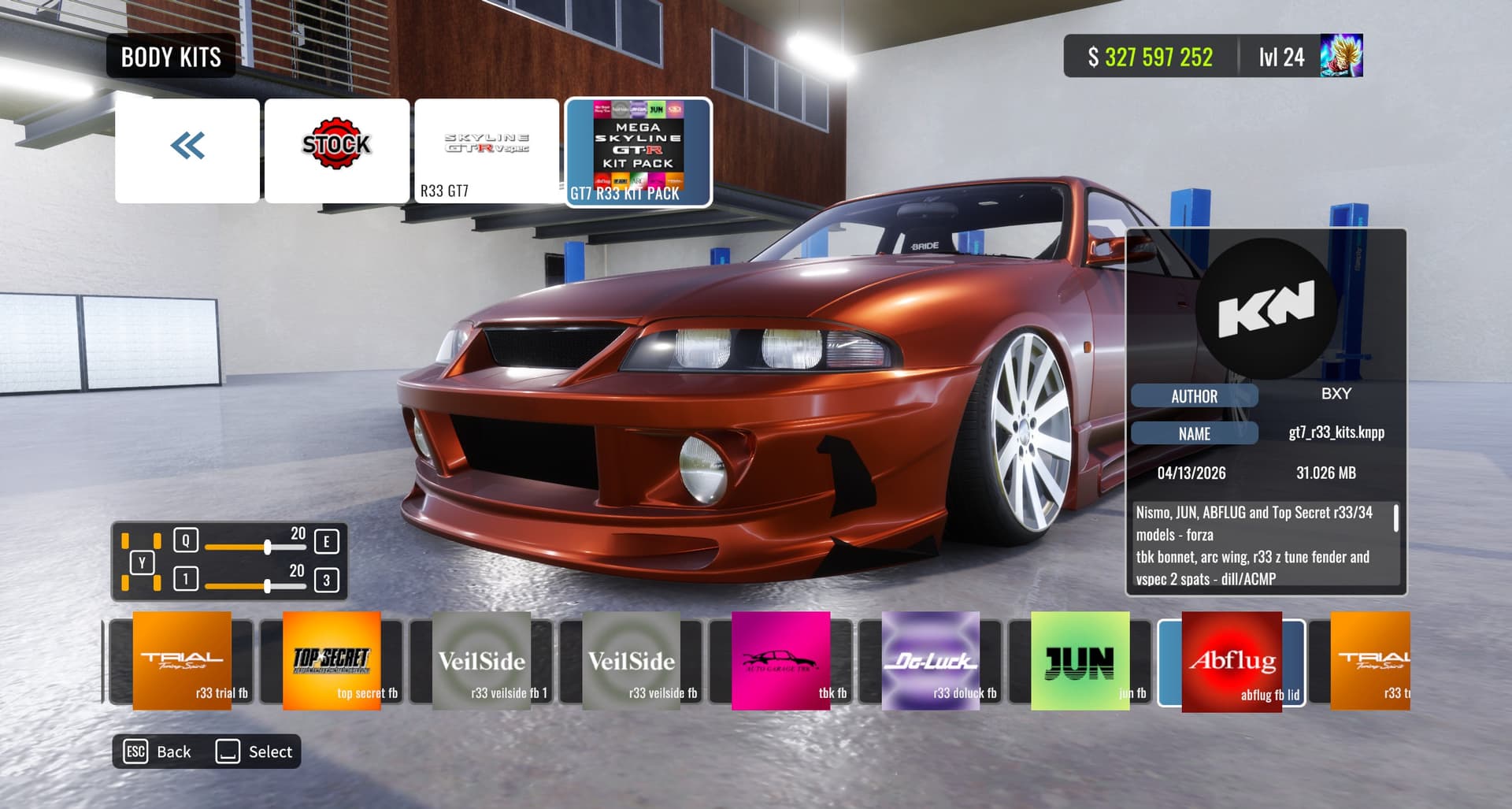Viewport: 1512px width, 809px height.
Task: Open the GT7 R33 Kit Pack tile
Action: tap(639, 151)
